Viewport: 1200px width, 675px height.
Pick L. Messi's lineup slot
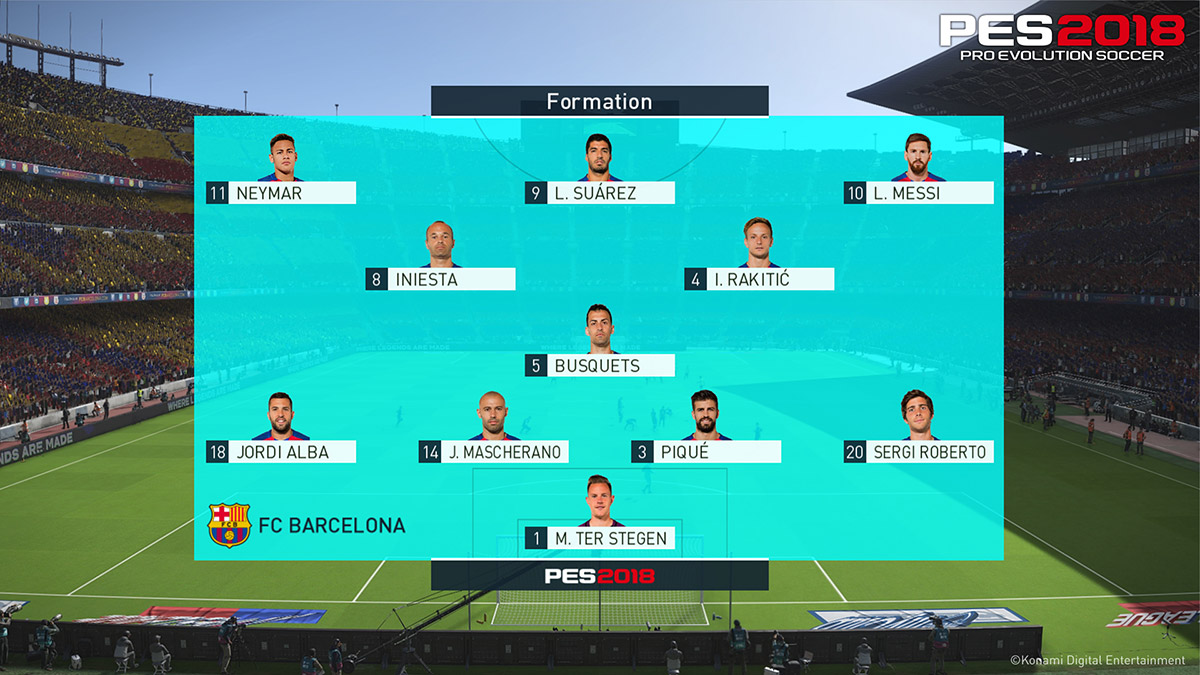pos(919,193)
